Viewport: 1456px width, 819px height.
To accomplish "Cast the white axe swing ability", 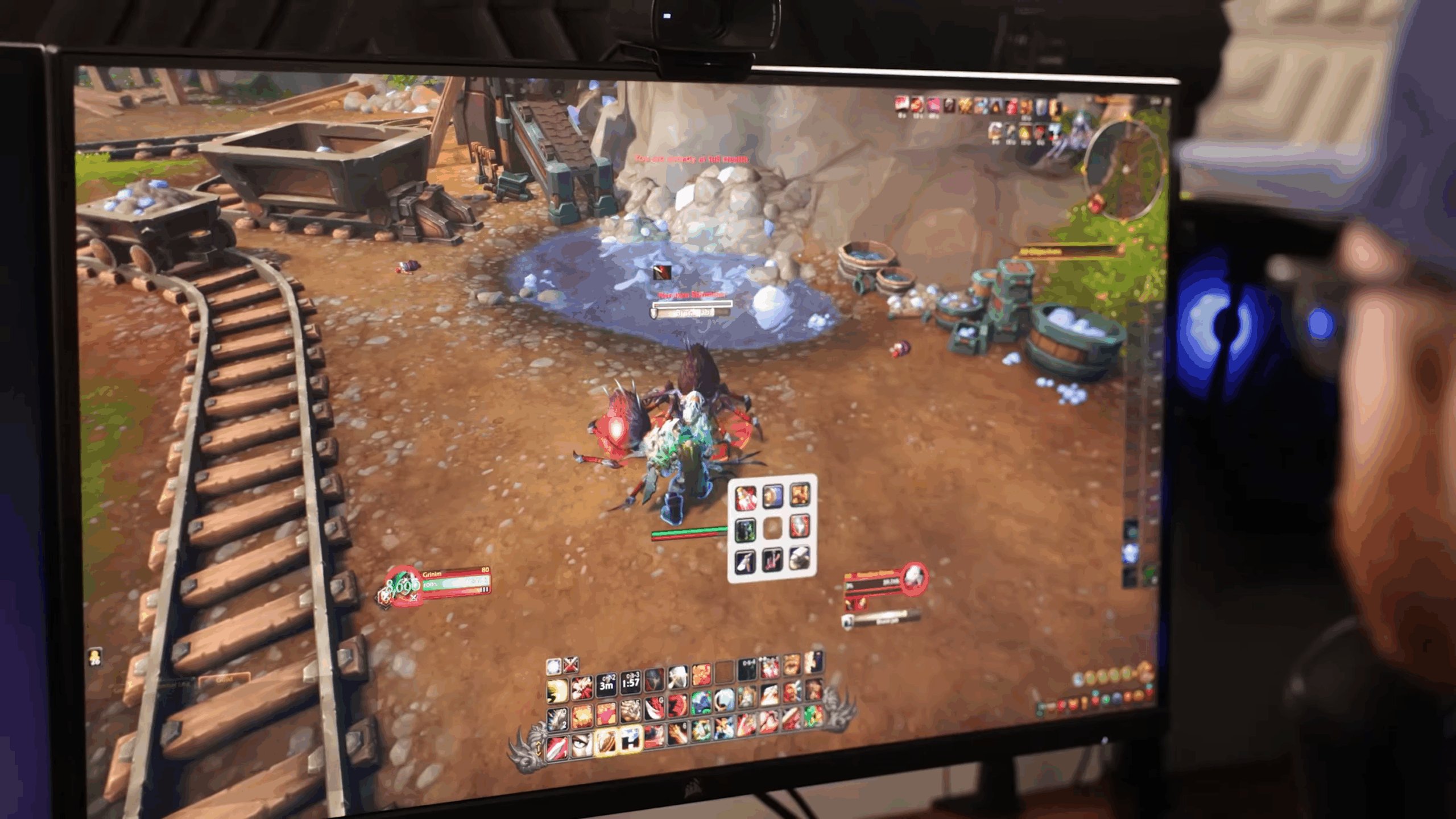I will [x=677, y=678].
